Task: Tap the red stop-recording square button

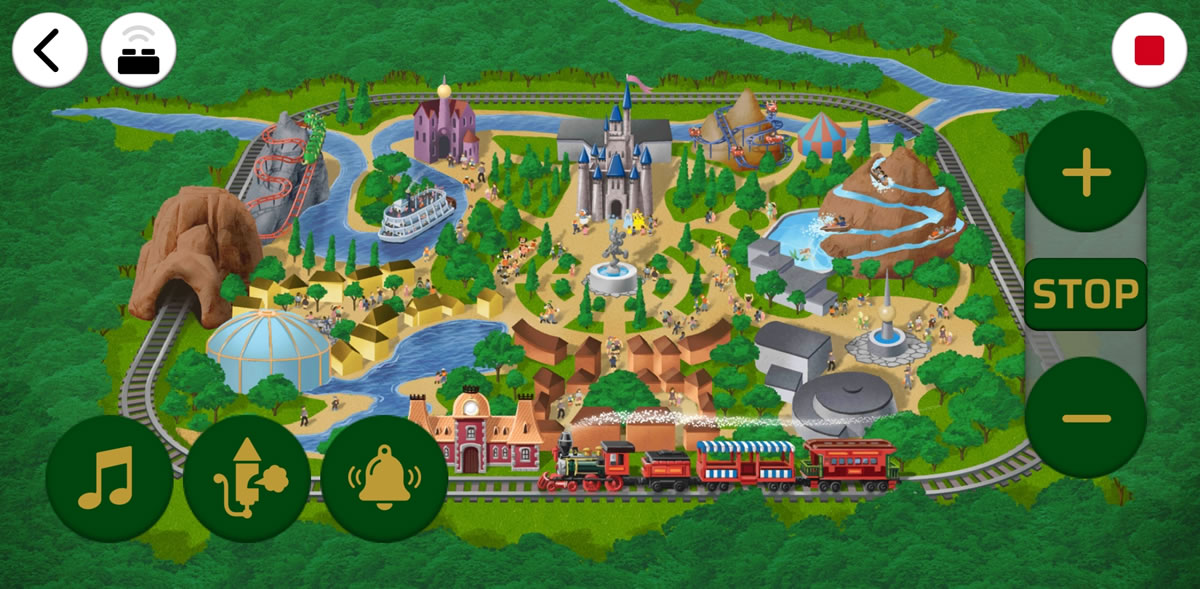Action: (1149, 50)
